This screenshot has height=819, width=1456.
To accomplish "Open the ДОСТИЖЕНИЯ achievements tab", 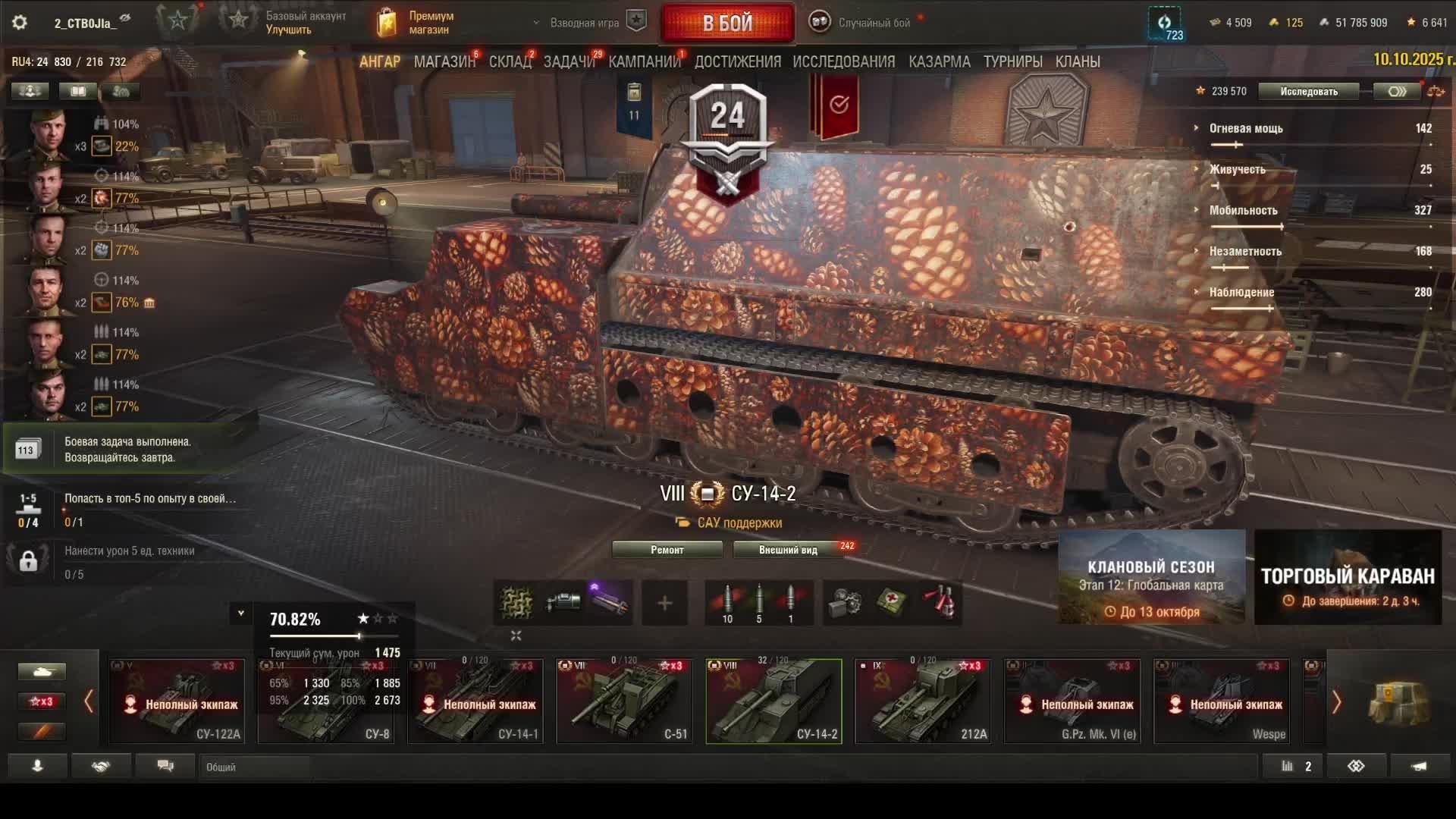I will (737, 61).
